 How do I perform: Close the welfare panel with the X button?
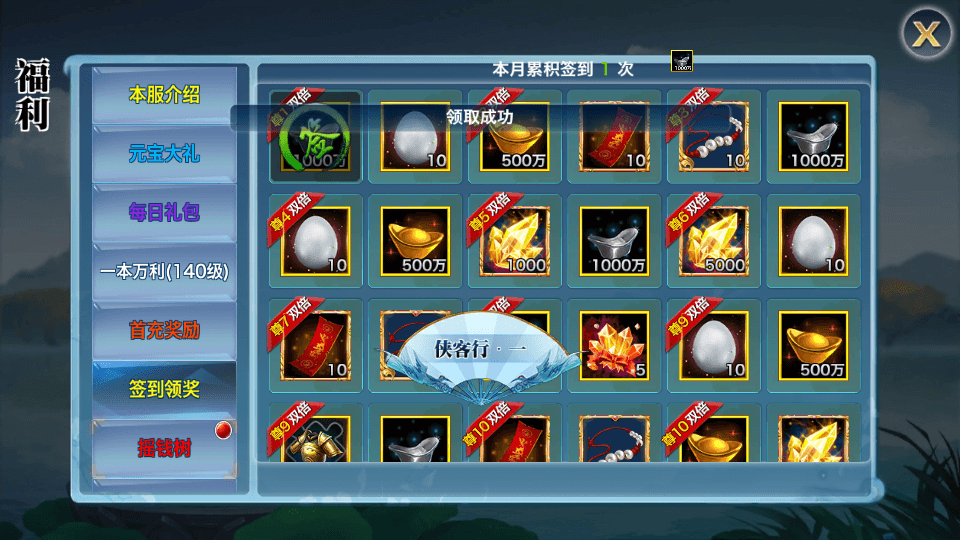[x=927, y=34]
